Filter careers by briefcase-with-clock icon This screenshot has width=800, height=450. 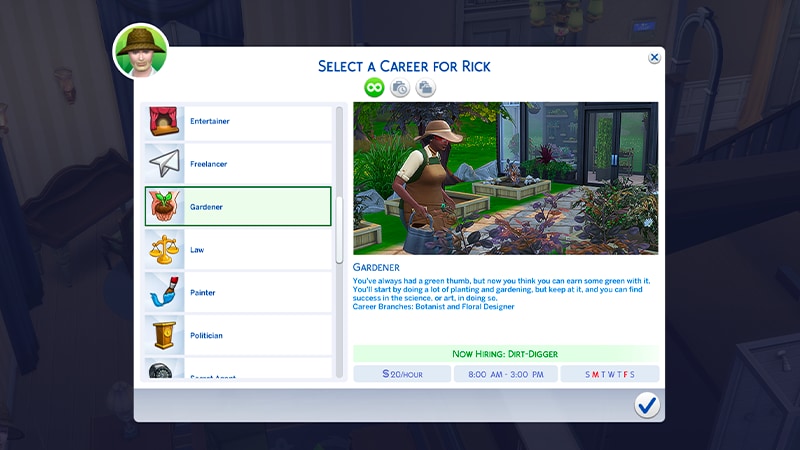400,88
